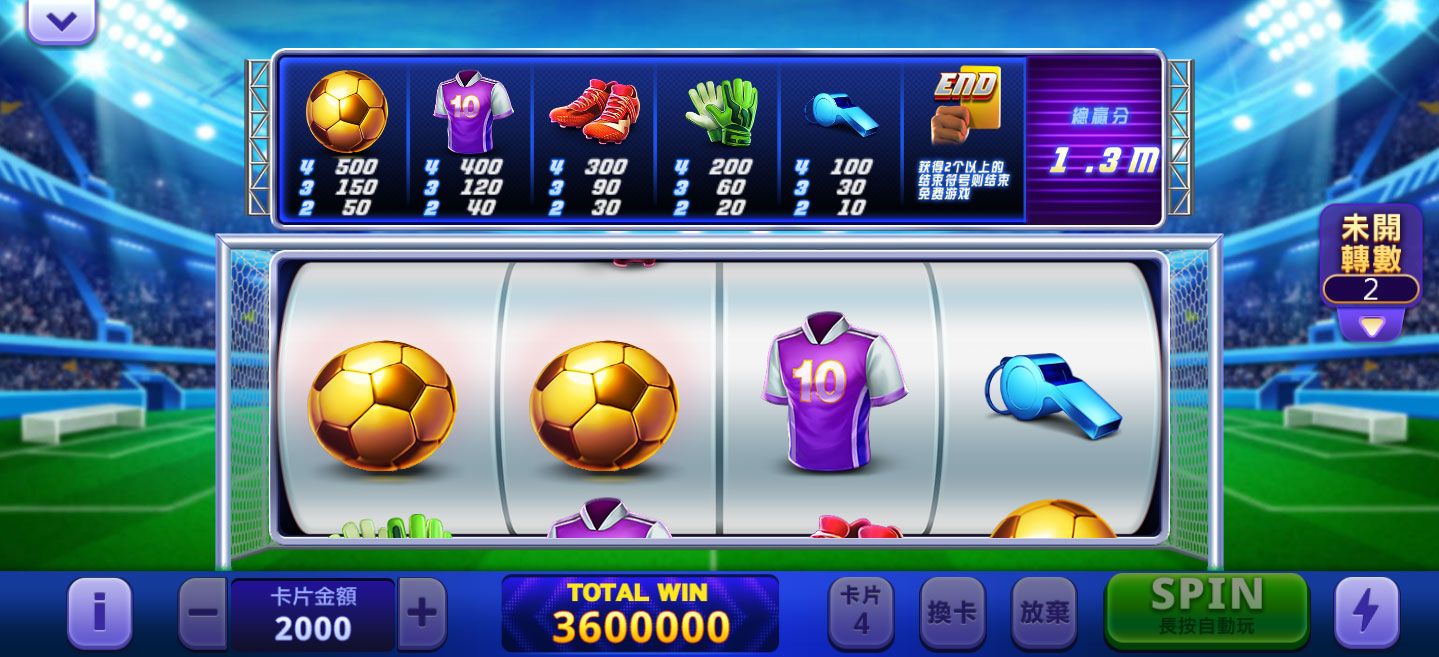The height and width of the screenshot is (657, 1439).
Task: Hit the green SPIN button
Action: click(x=1206, y=609)
